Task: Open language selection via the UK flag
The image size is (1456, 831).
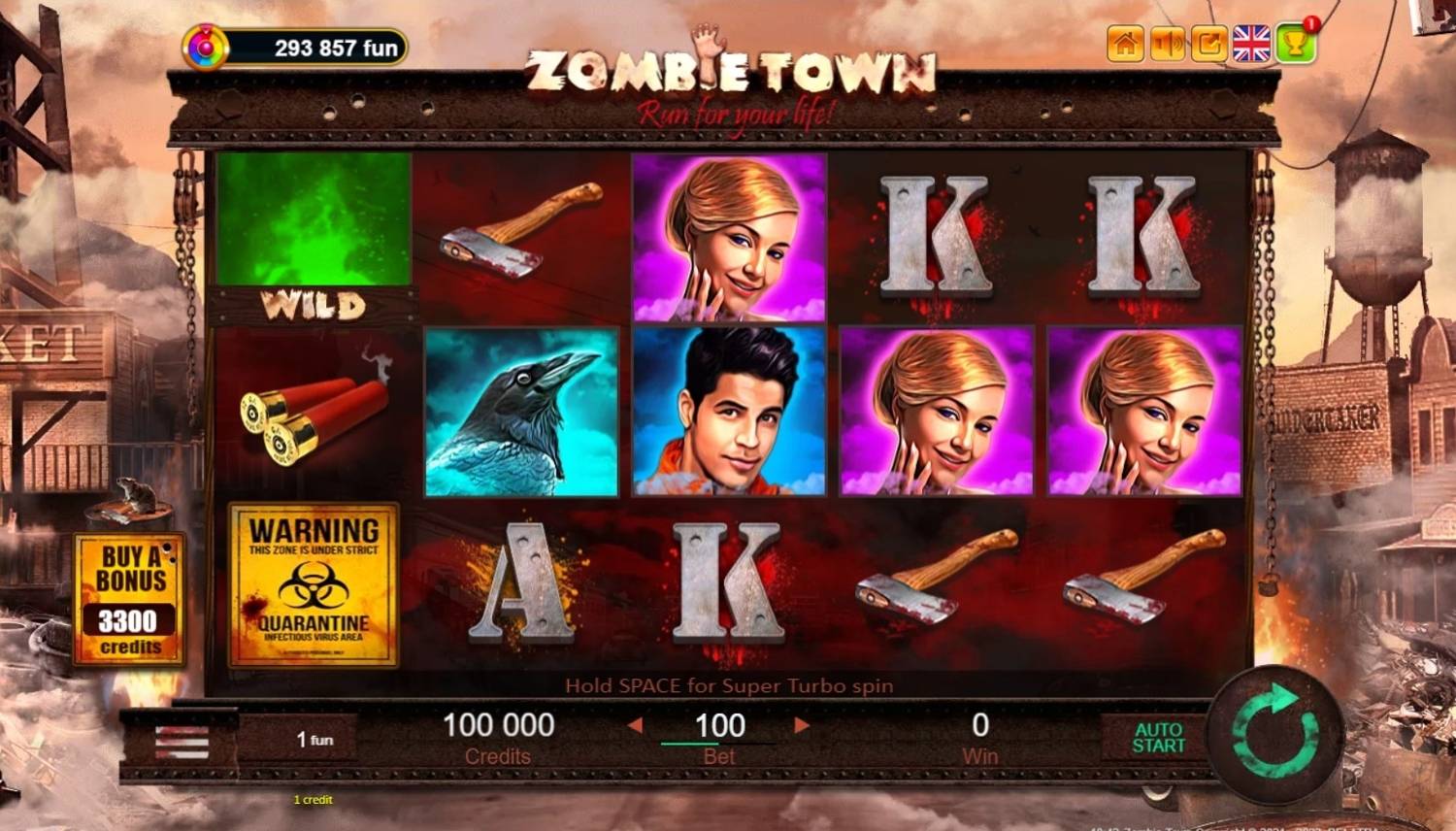Action: click(1251, 43)
